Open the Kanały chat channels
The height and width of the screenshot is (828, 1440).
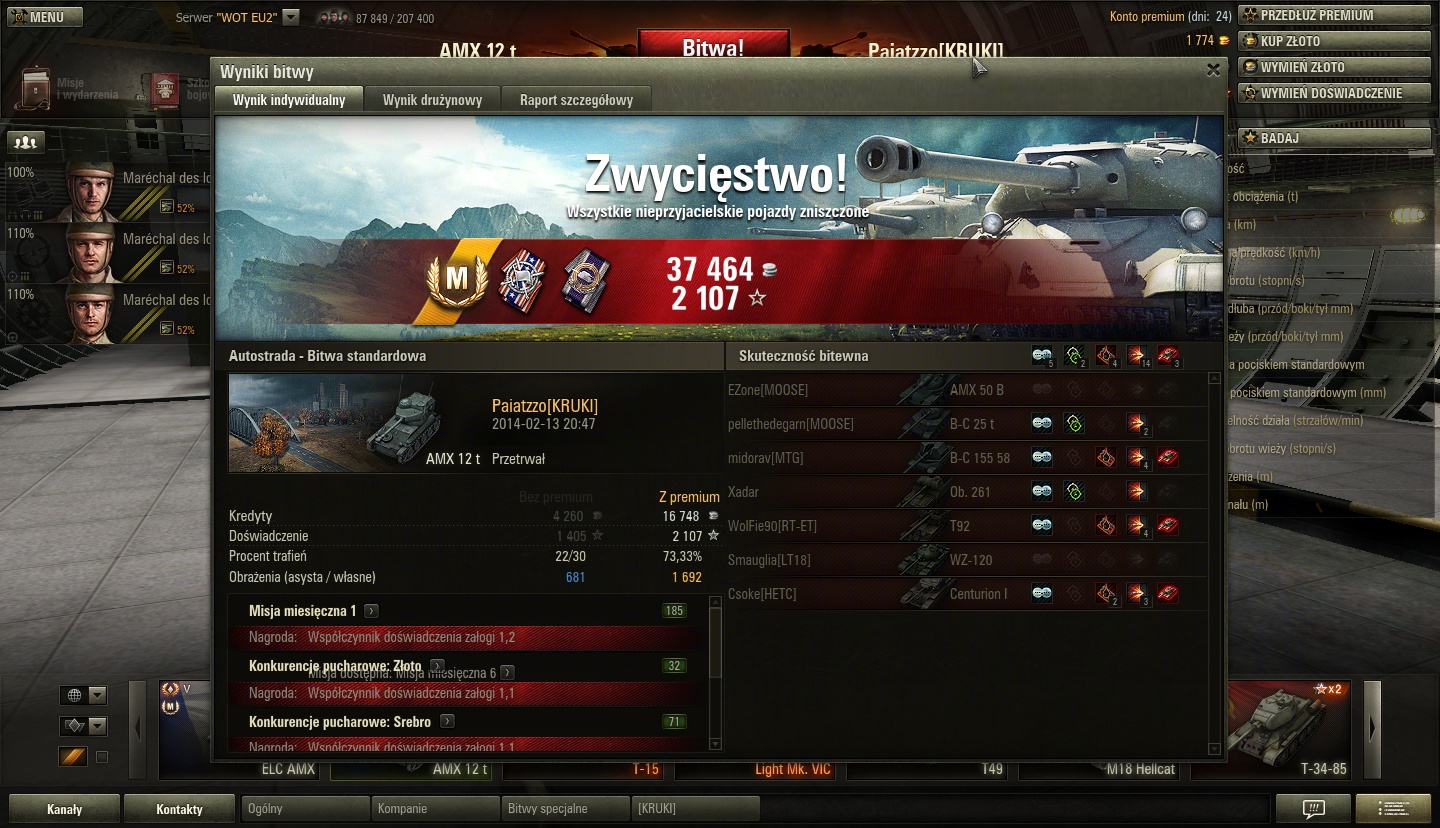(x=64, y=809)
